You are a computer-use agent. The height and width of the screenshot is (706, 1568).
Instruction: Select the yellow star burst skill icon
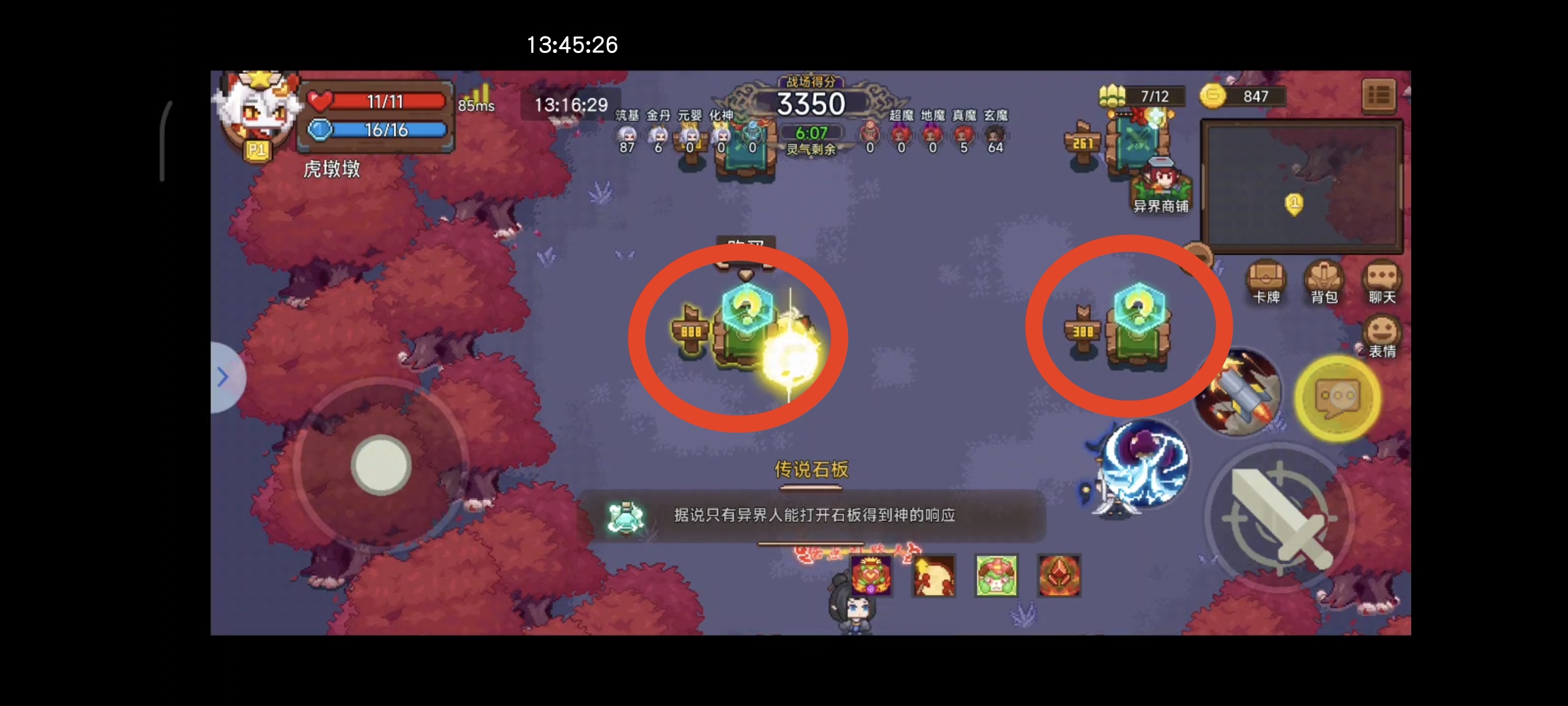pyautogui.click(x=934, y=575)
